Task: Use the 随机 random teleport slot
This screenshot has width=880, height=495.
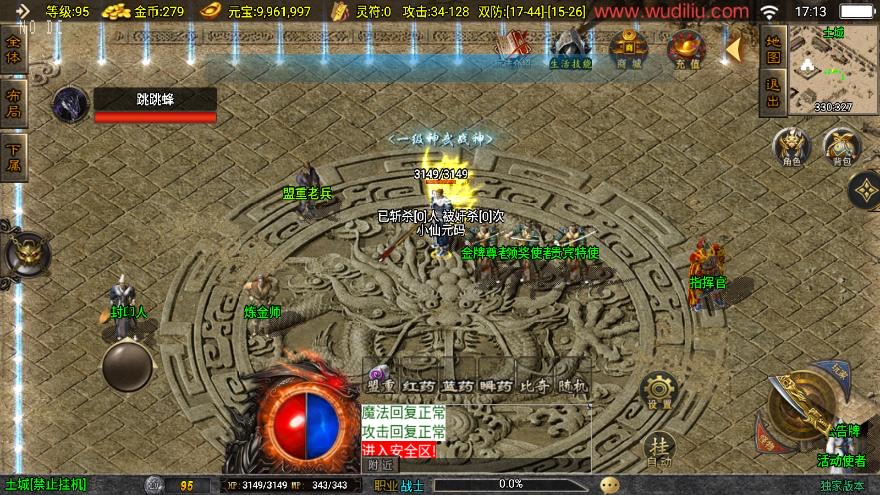Action: click(x=572, y=384)
